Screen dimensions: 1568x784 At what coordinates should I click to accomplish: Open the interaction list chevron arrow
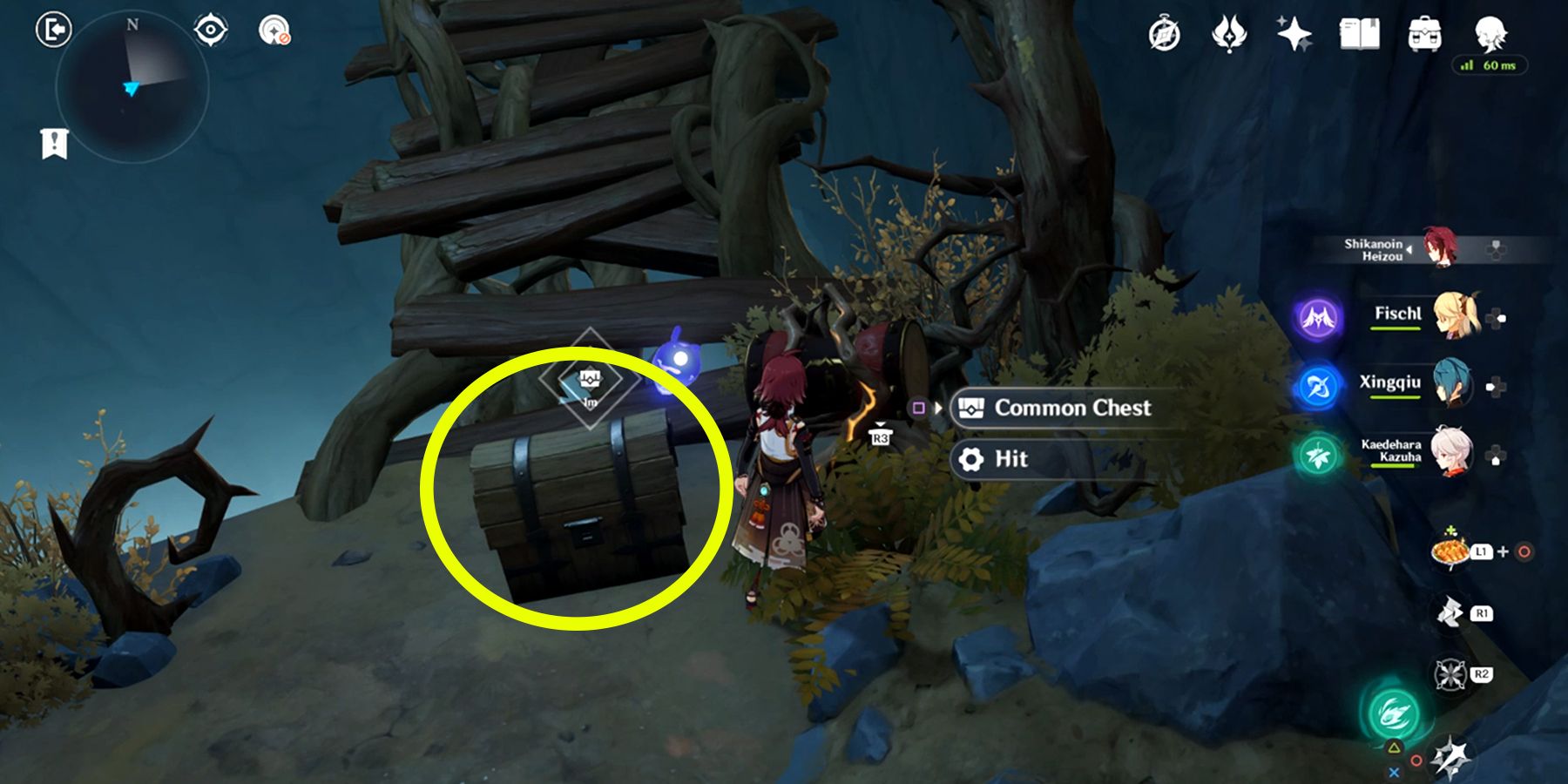tap(939, 407)
